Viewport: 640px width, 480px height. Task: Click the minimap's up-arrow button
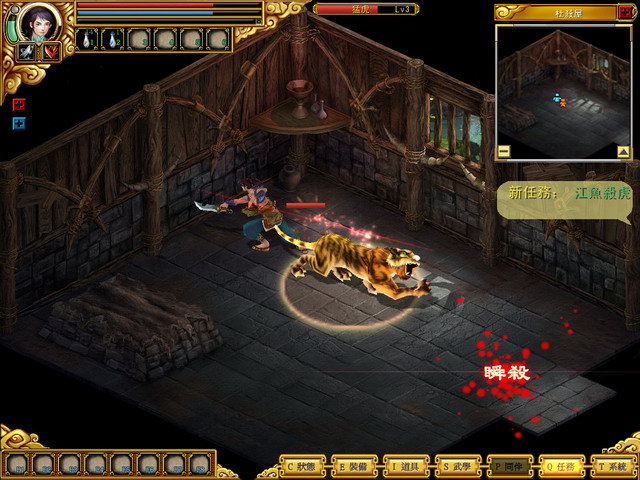[x=623, y=152]
